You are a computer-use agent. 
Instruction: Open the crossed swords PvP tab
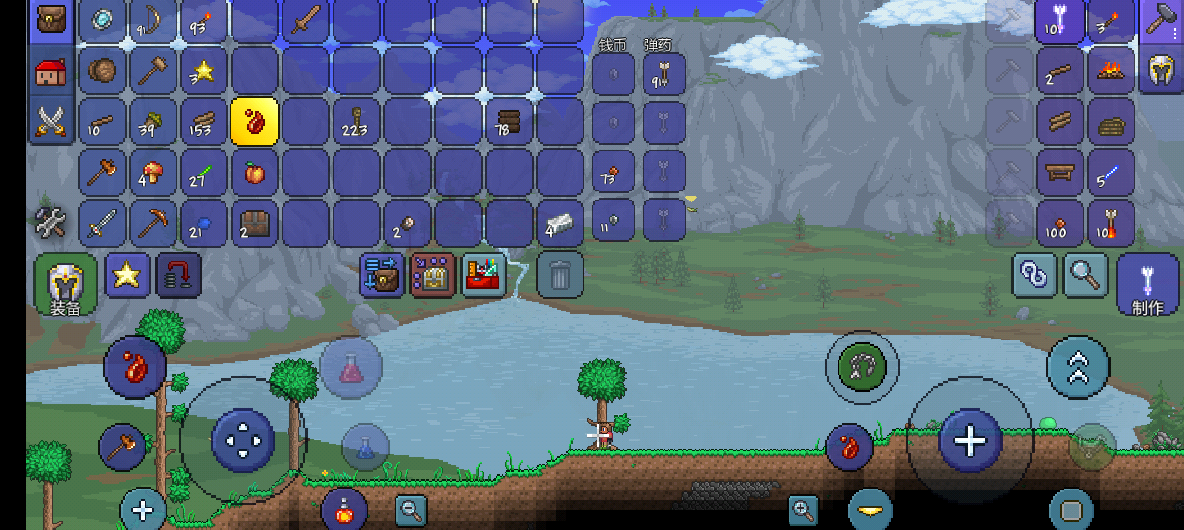coord(50,122)
